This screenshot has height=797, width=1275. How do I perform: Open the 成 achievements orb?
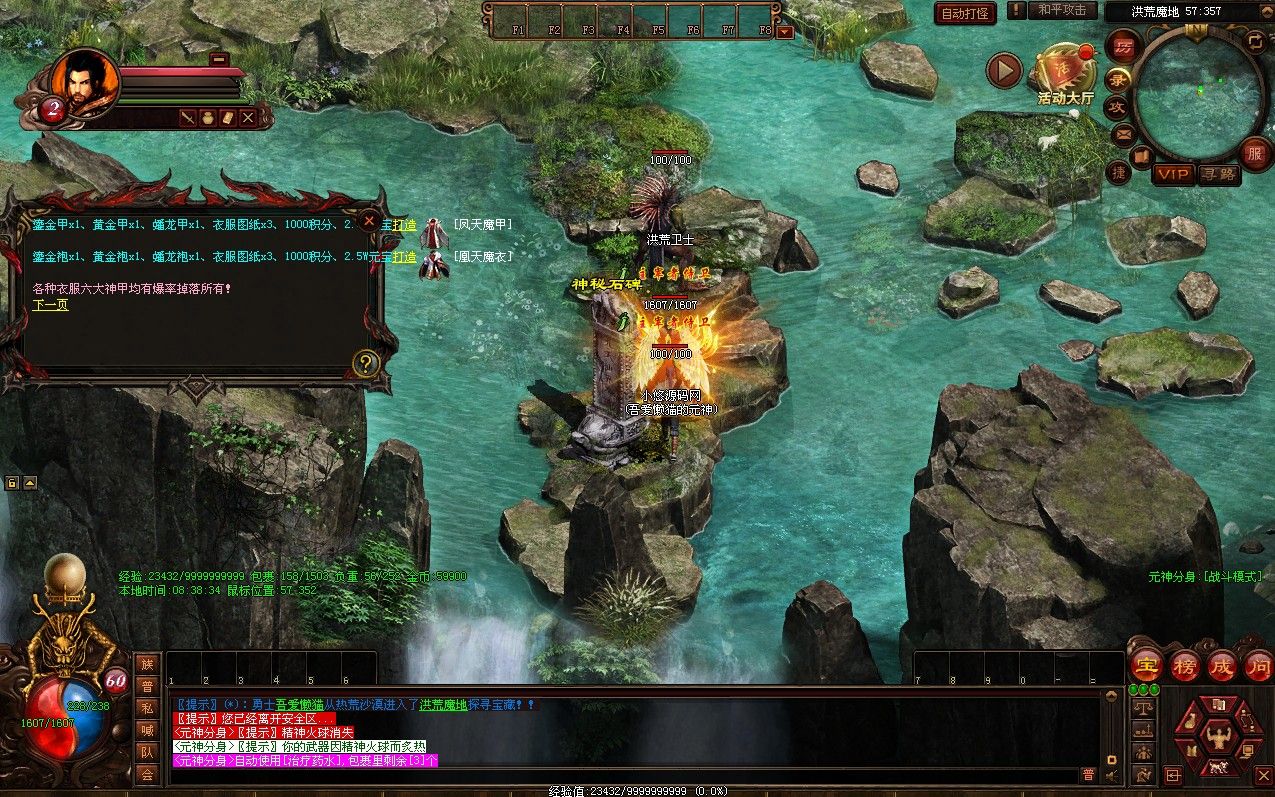pyautogui.click(x=1222, y=665)
